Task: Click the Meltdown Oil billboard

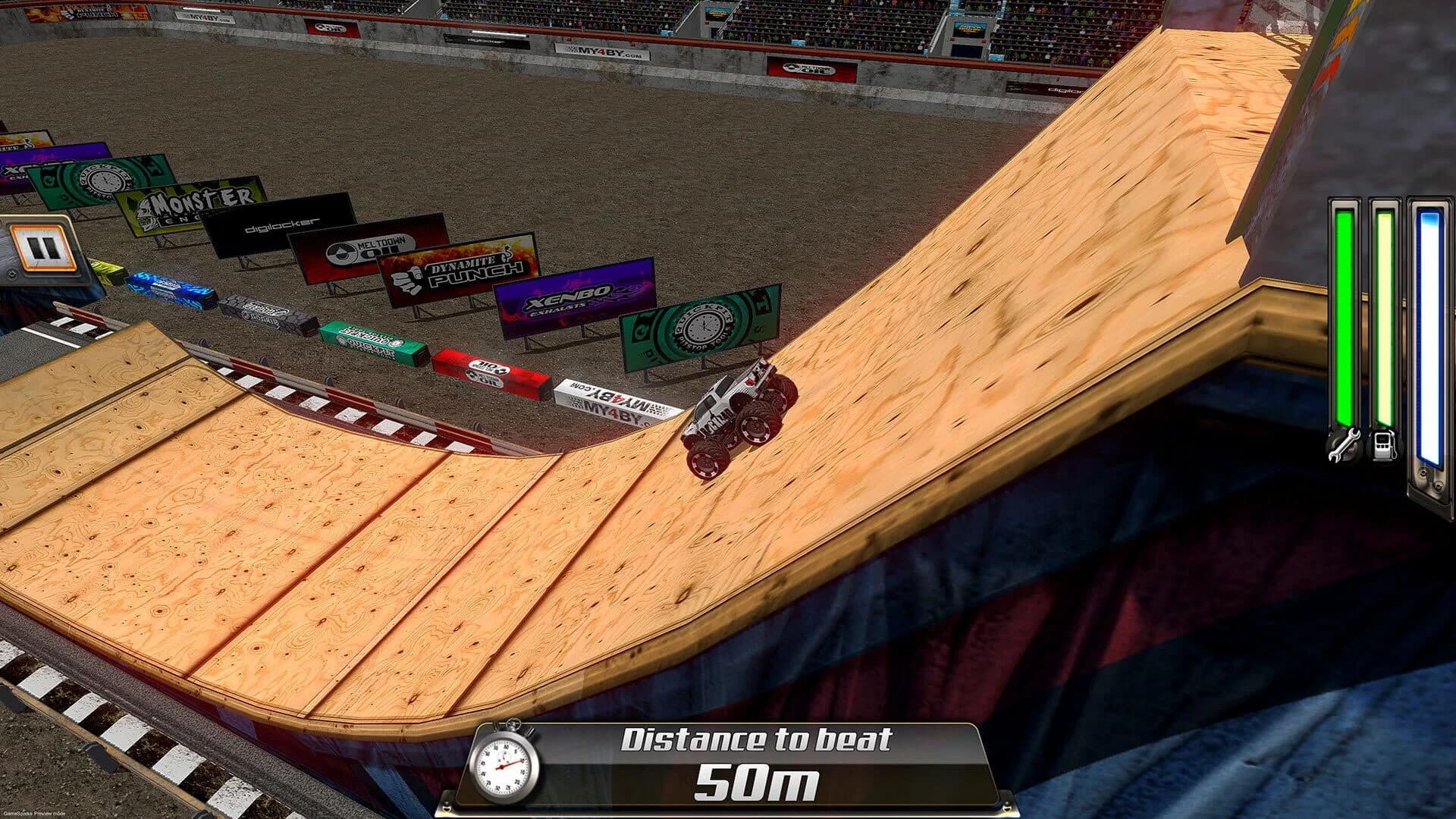Action: [x=361, y=250]
